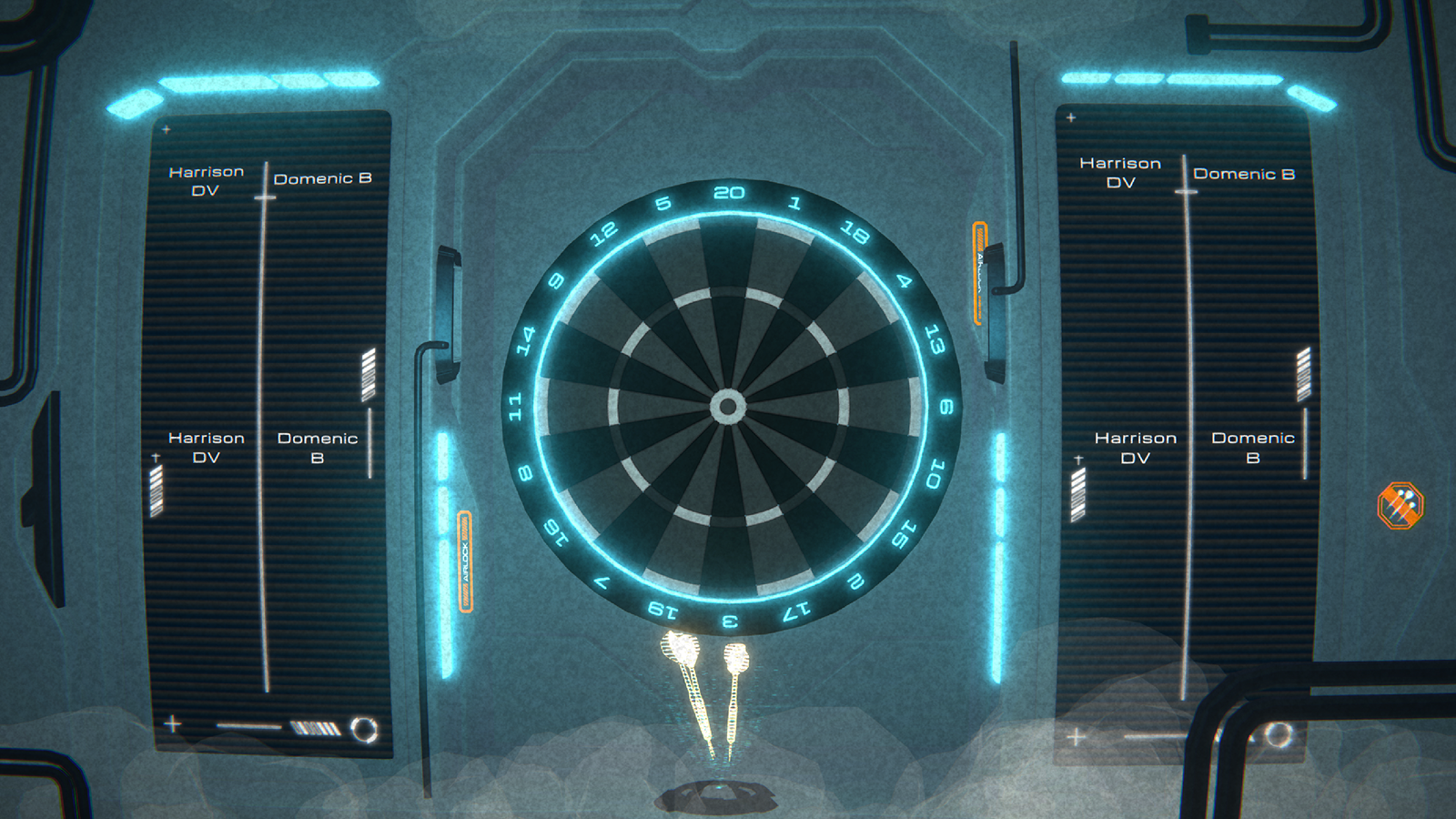Select the Domenic B name tab on left scoreboard

(323, 177)
